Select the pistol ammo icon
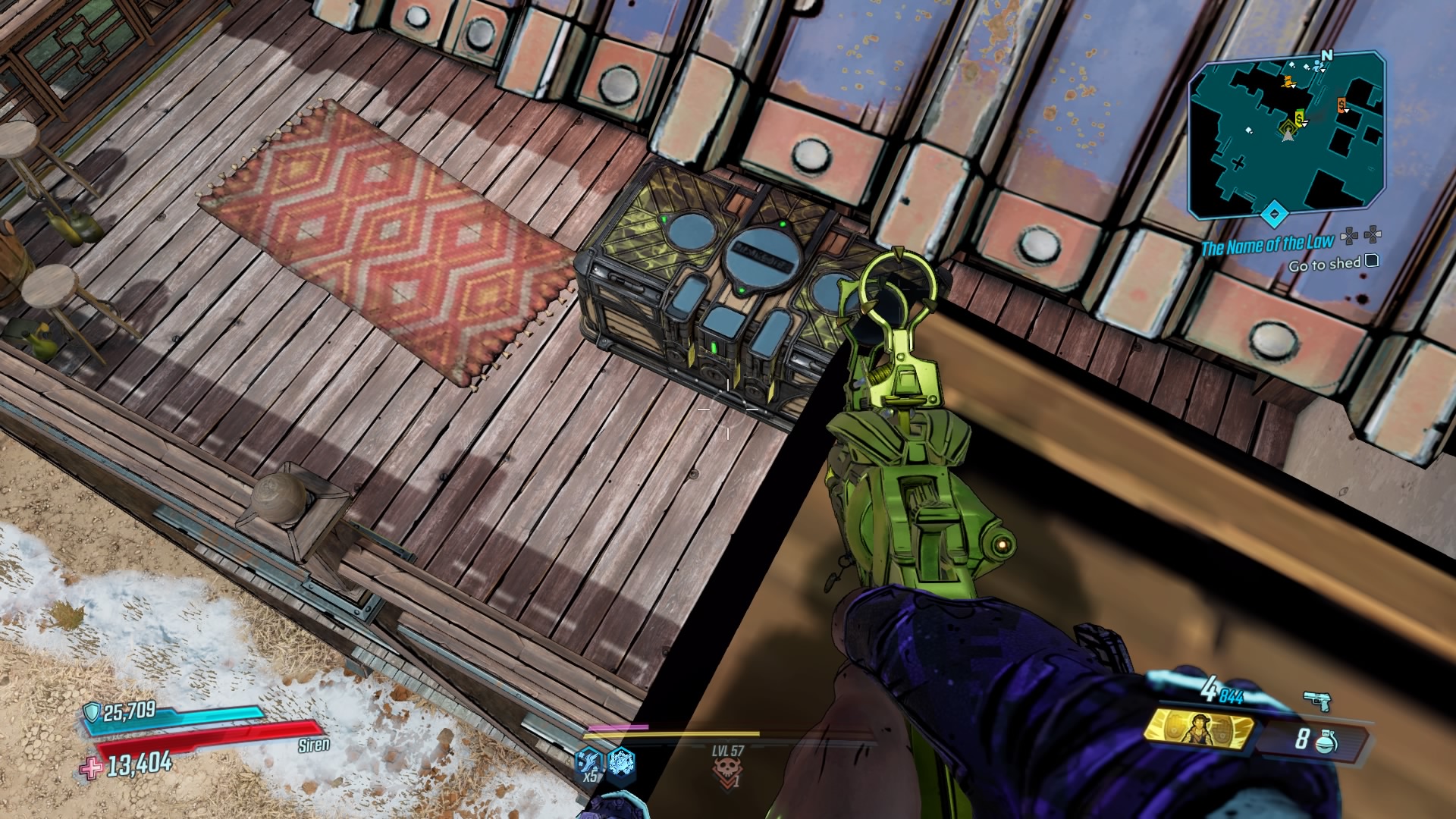Viewport: 1456px width, 819px height. pyautogui.click(x=1317, y=701)
